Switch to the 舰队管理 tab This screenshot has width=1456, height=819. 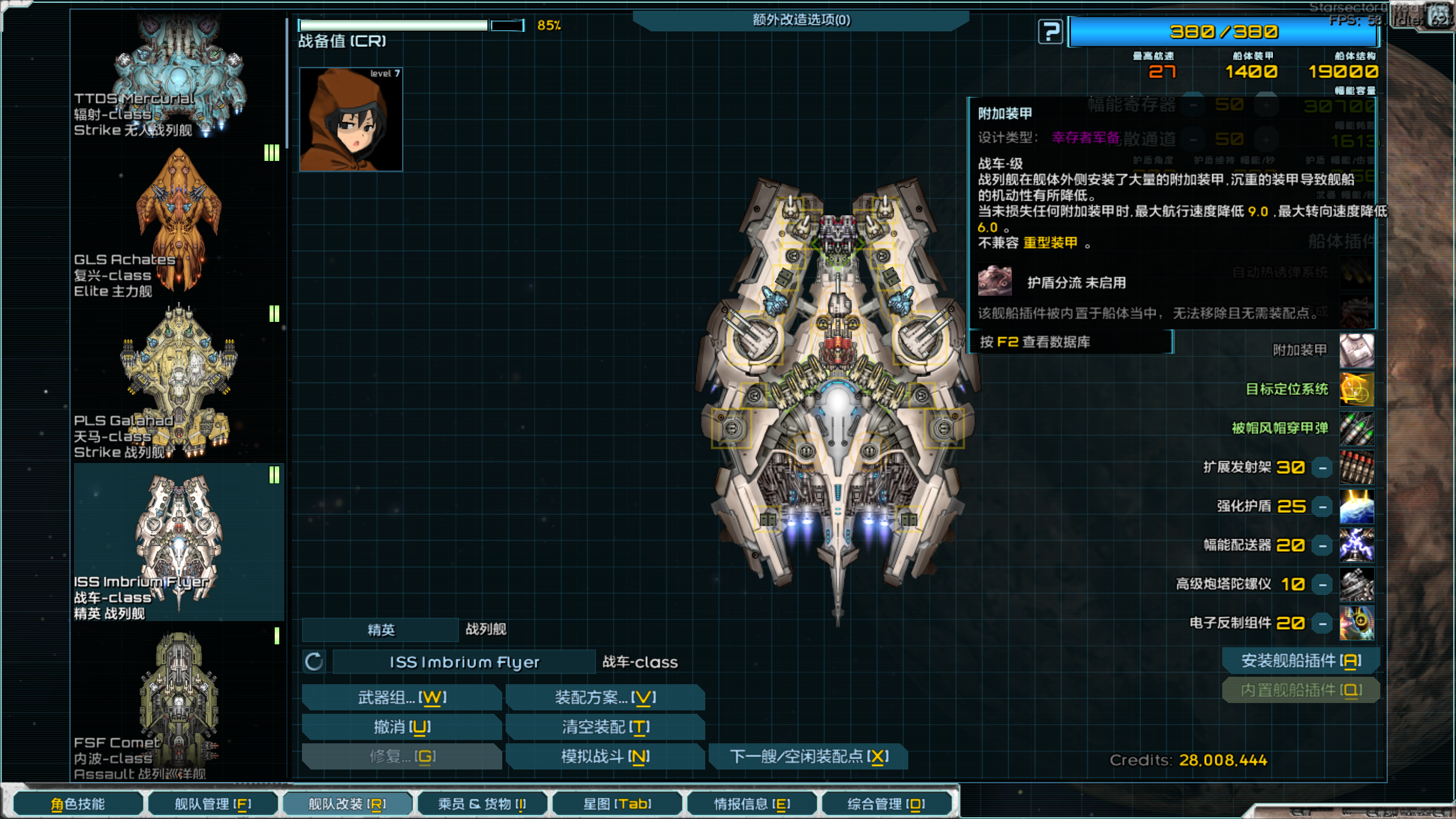click(x=213, y=804)
